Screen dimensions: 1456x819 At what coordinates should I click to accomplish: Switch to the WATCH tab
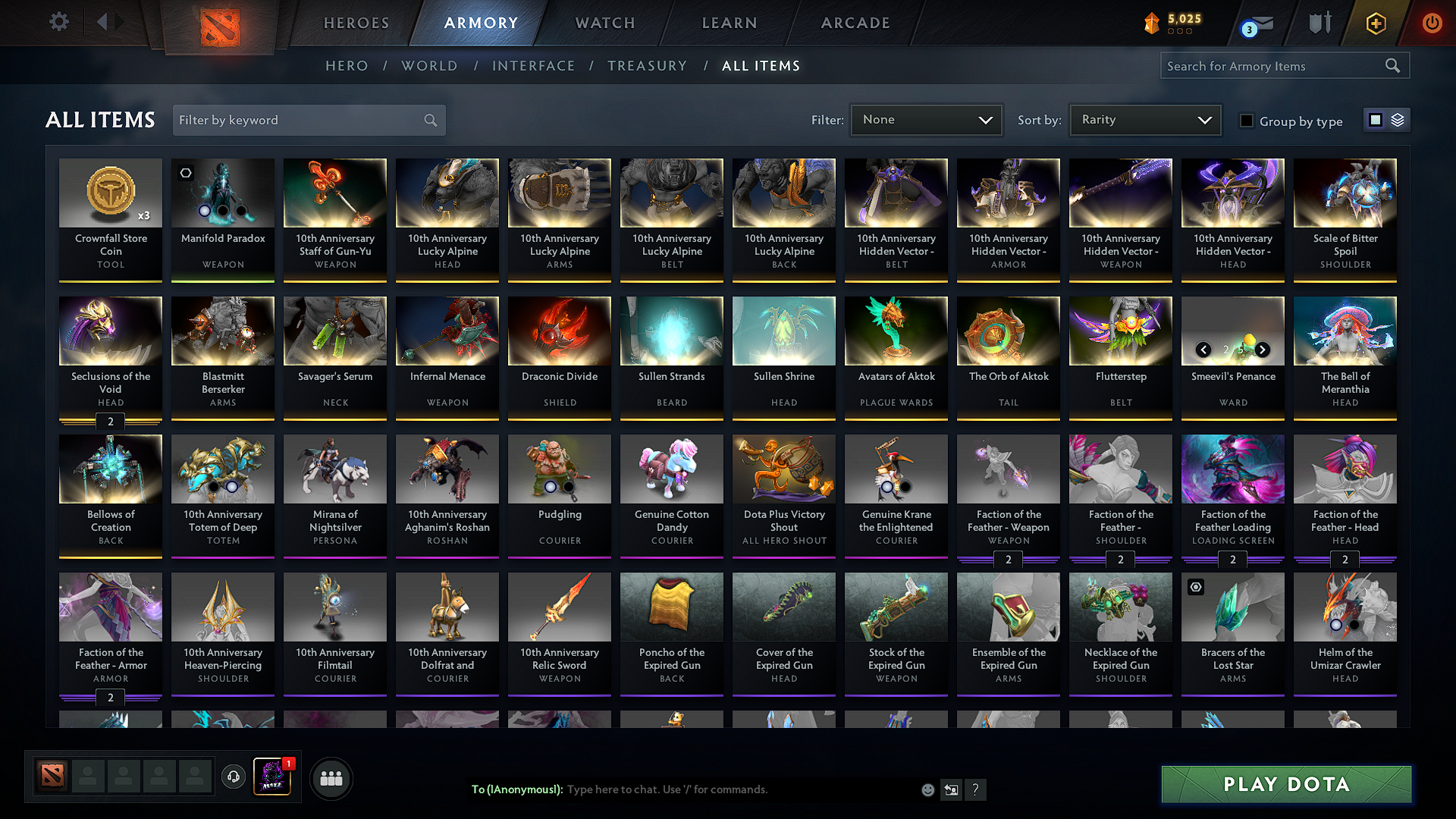tap(604, 23)
